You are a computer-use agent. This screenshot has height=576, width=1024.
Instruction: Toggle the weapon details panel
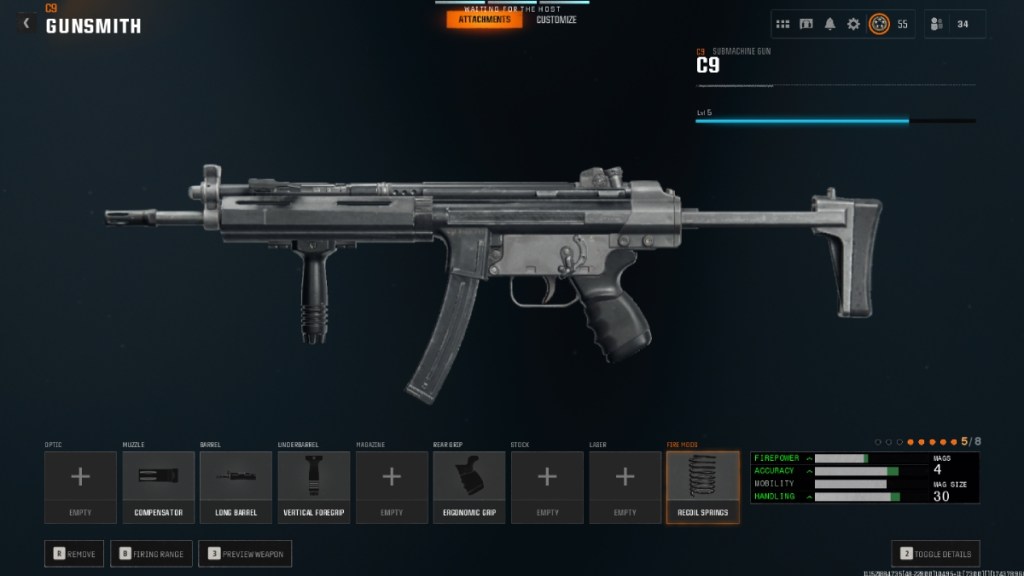[935, 553]
